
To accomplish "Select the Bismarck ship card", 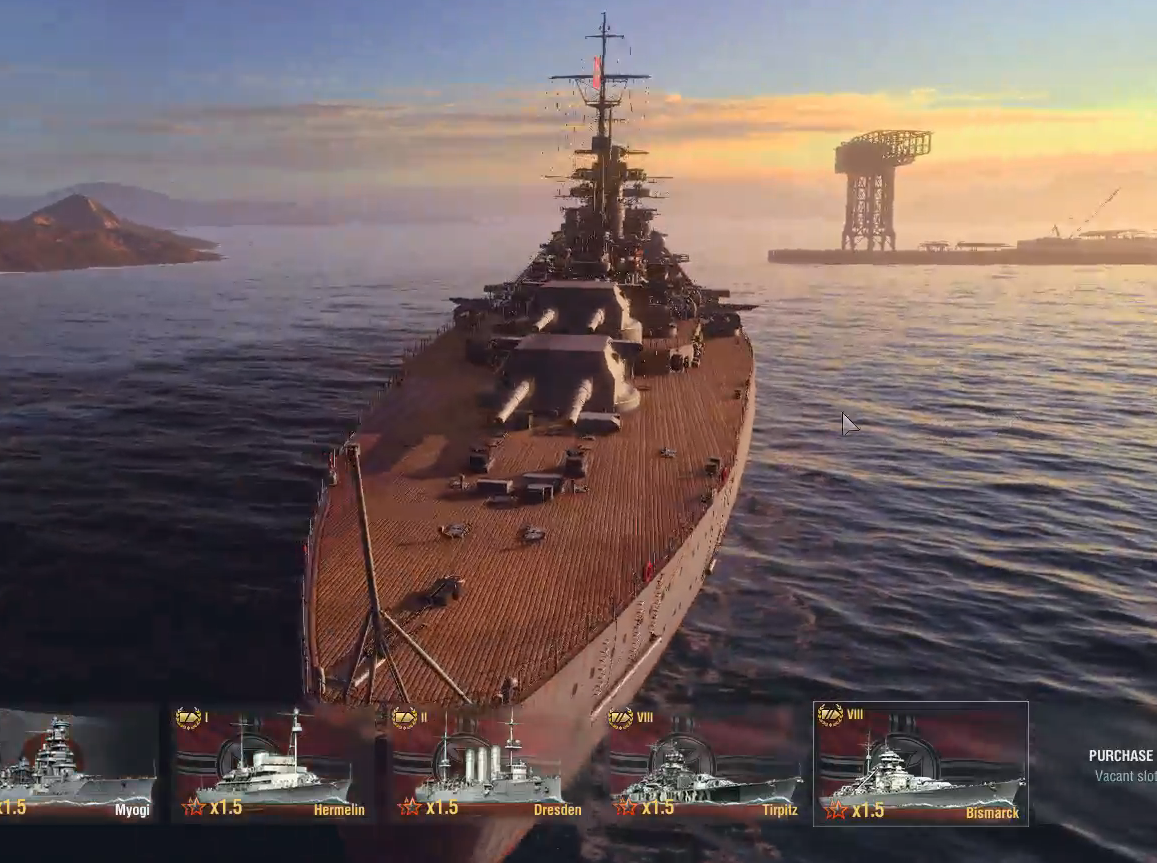I will 921,764.
